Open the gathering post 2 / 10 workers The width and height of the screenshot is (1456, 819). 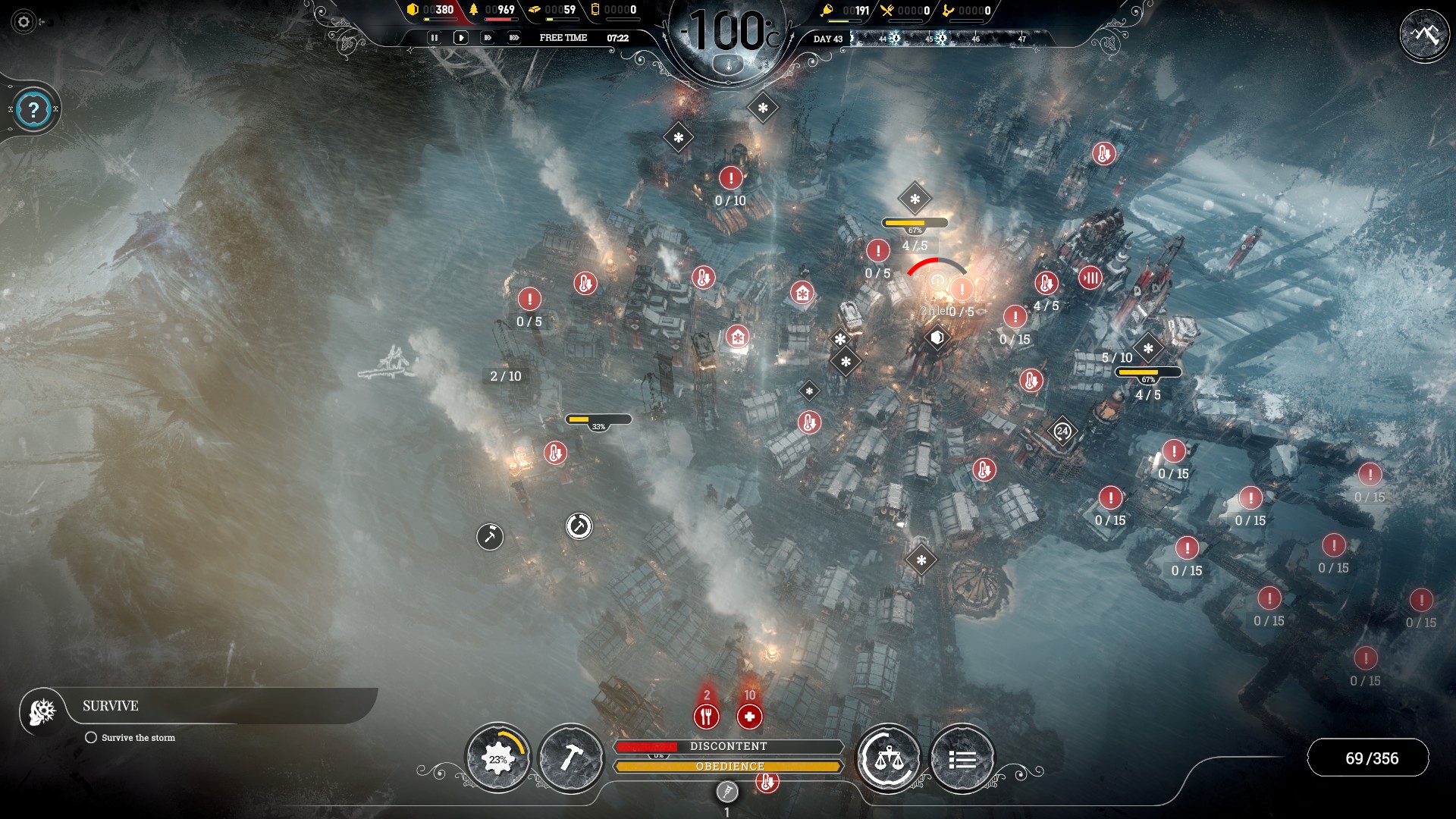tap(506, 376)
